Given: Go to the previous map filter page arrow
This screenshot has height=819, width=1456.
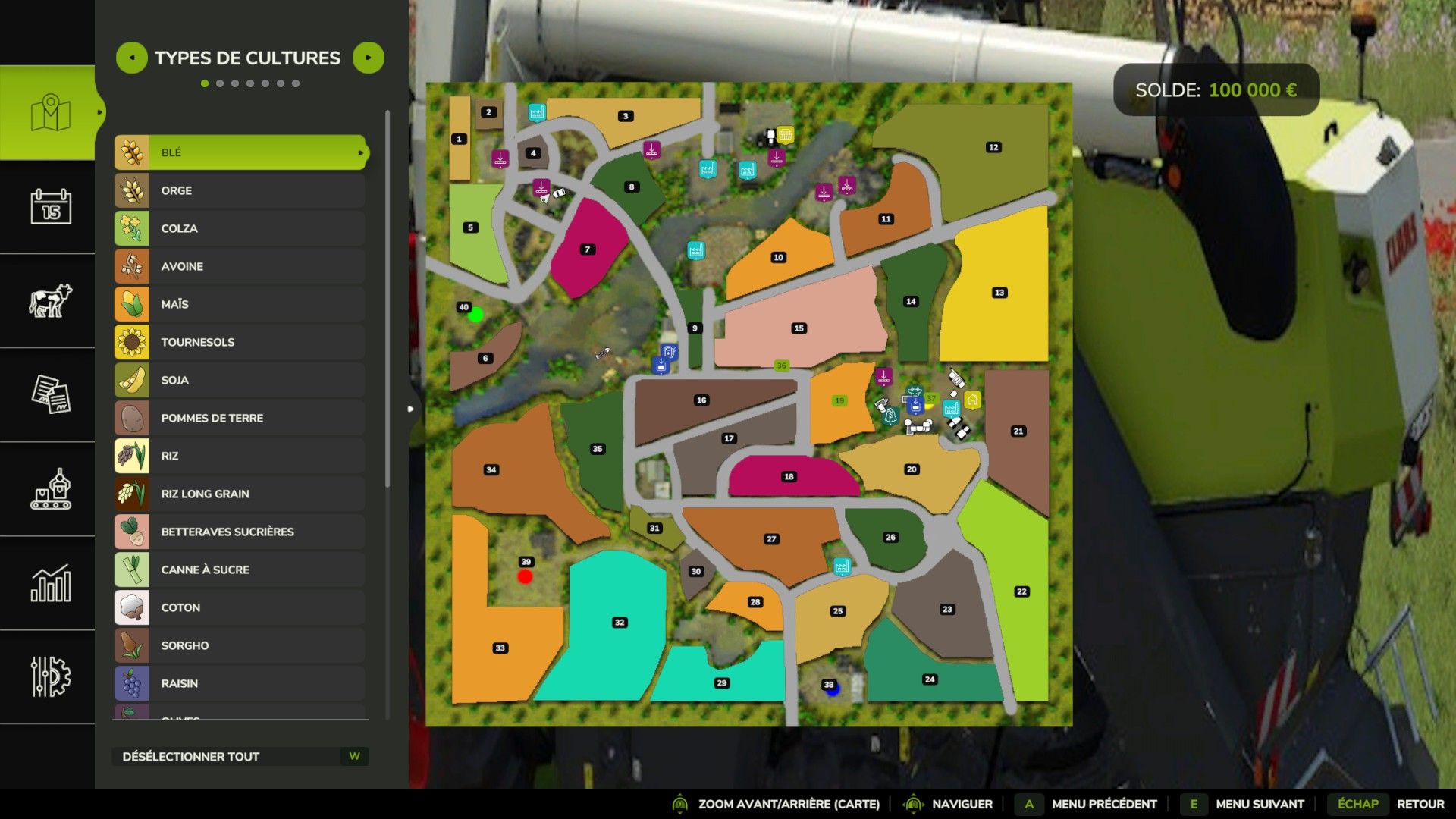Looking at the screenshot, I should tap(131, 58).
